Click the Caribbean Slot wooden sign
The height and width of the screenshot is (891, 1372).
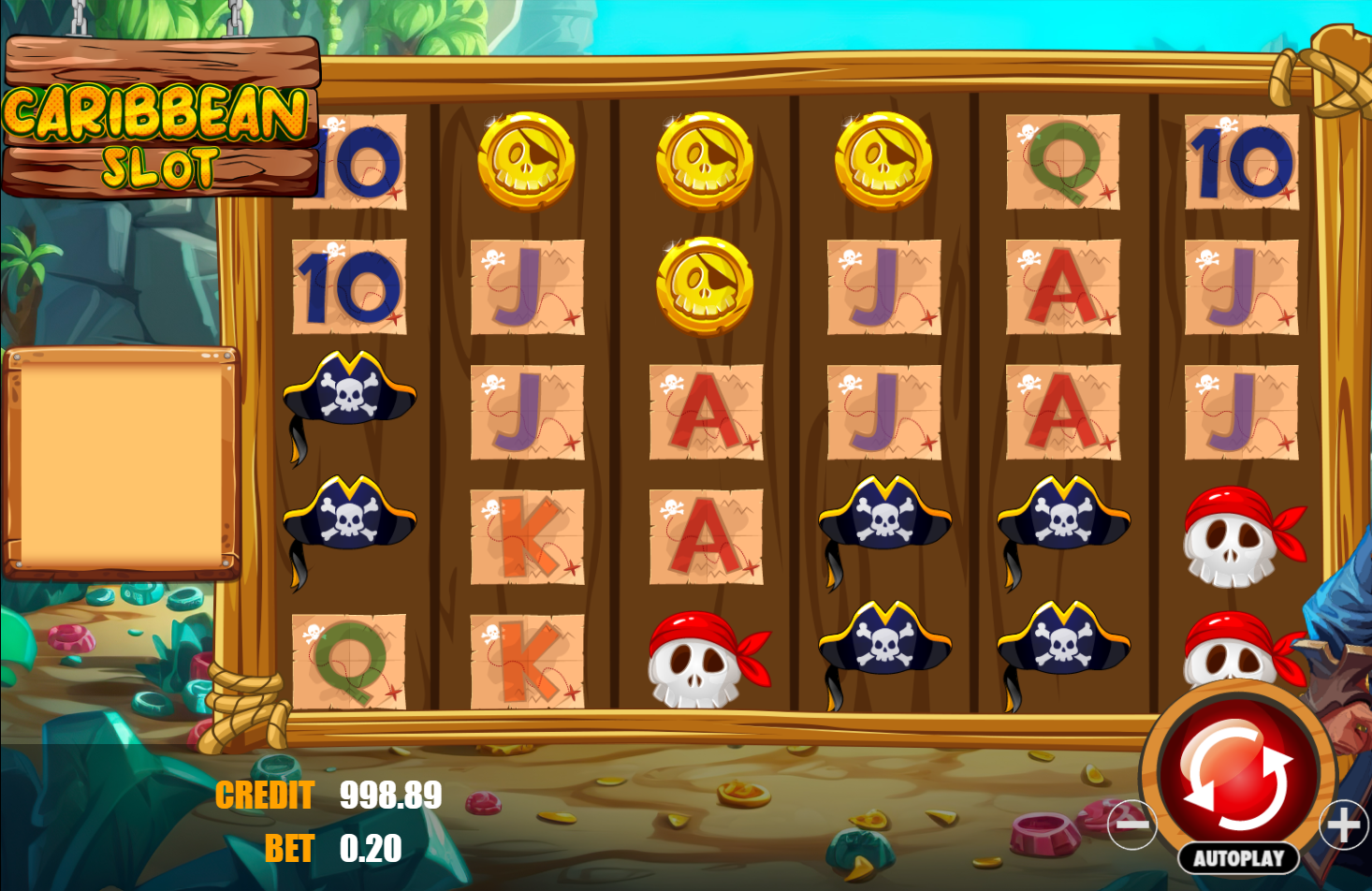(159, 112)
